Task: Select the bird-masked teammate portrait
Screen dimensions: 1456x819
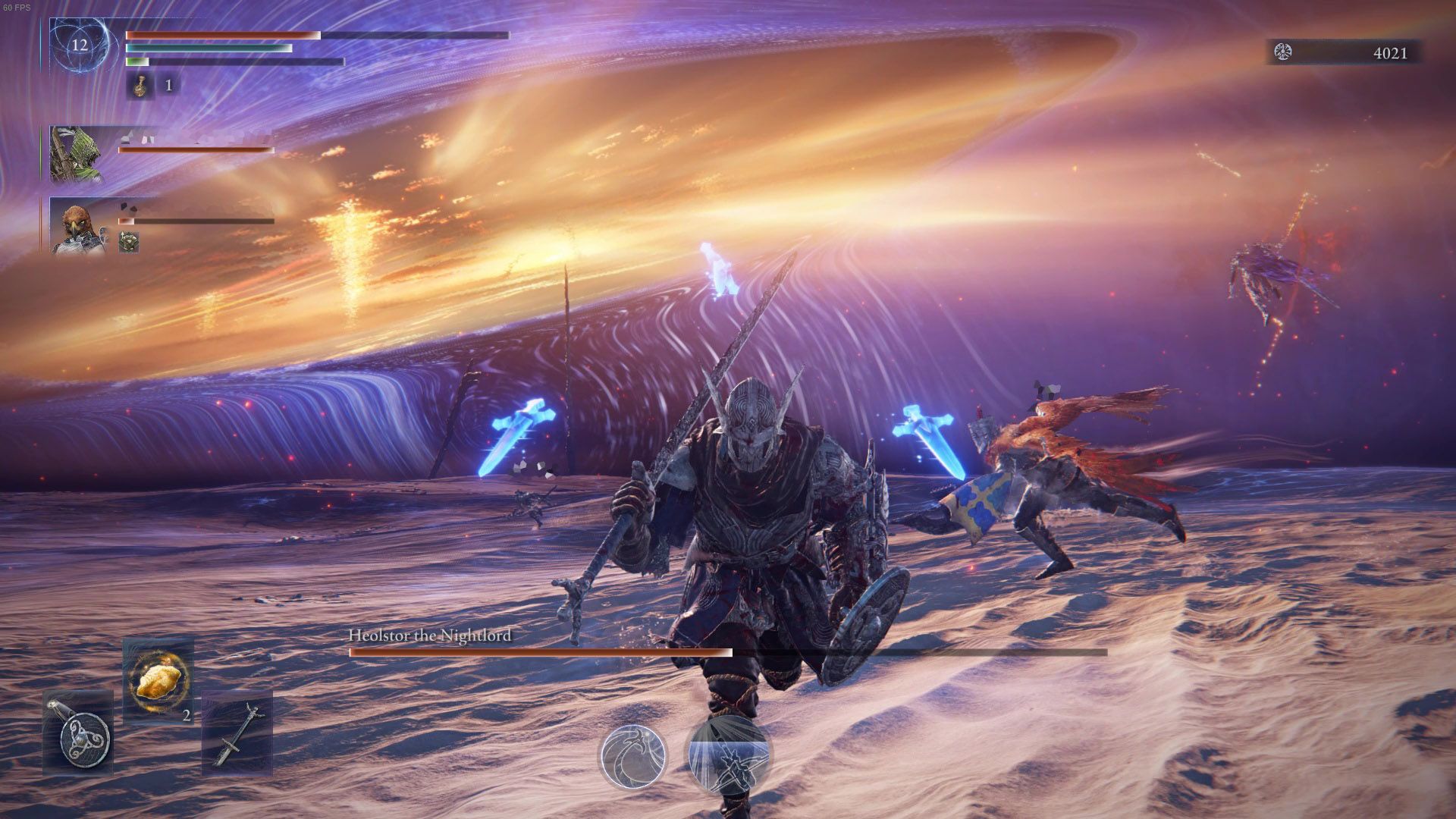Action: (77, 225)
